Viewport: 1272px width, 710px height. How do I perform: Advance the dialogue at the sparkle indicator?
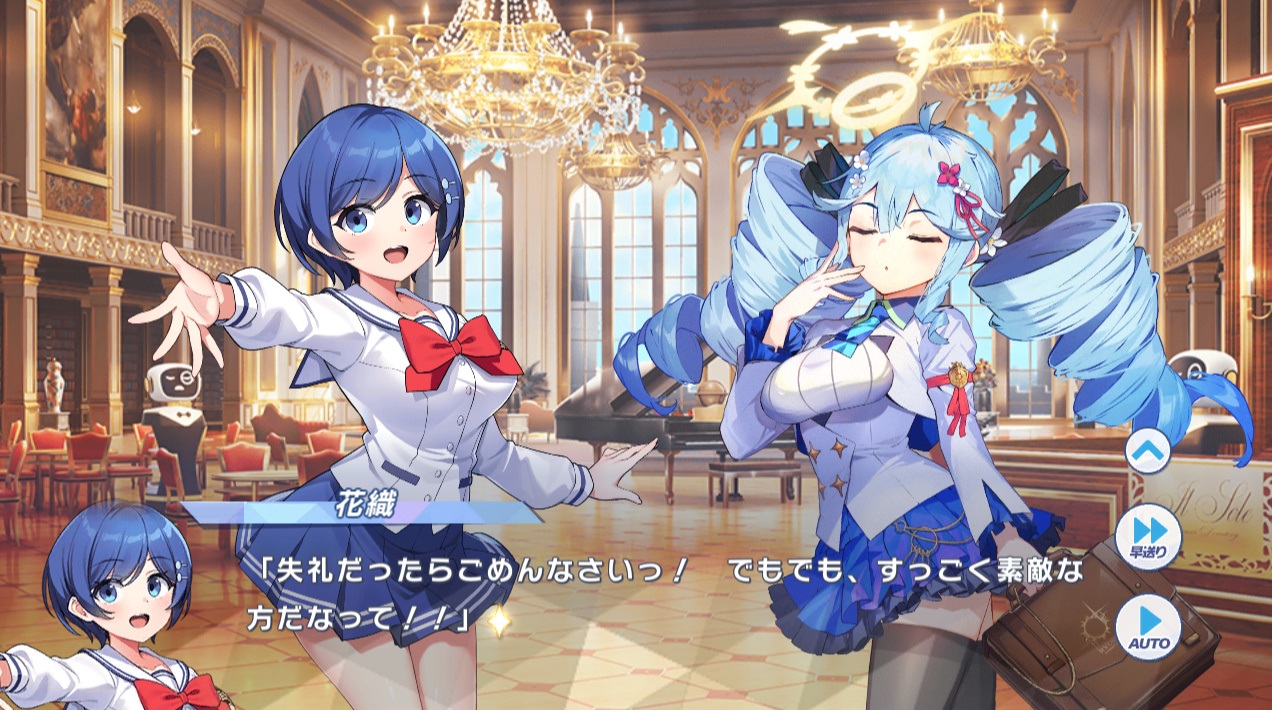[497, 621]
